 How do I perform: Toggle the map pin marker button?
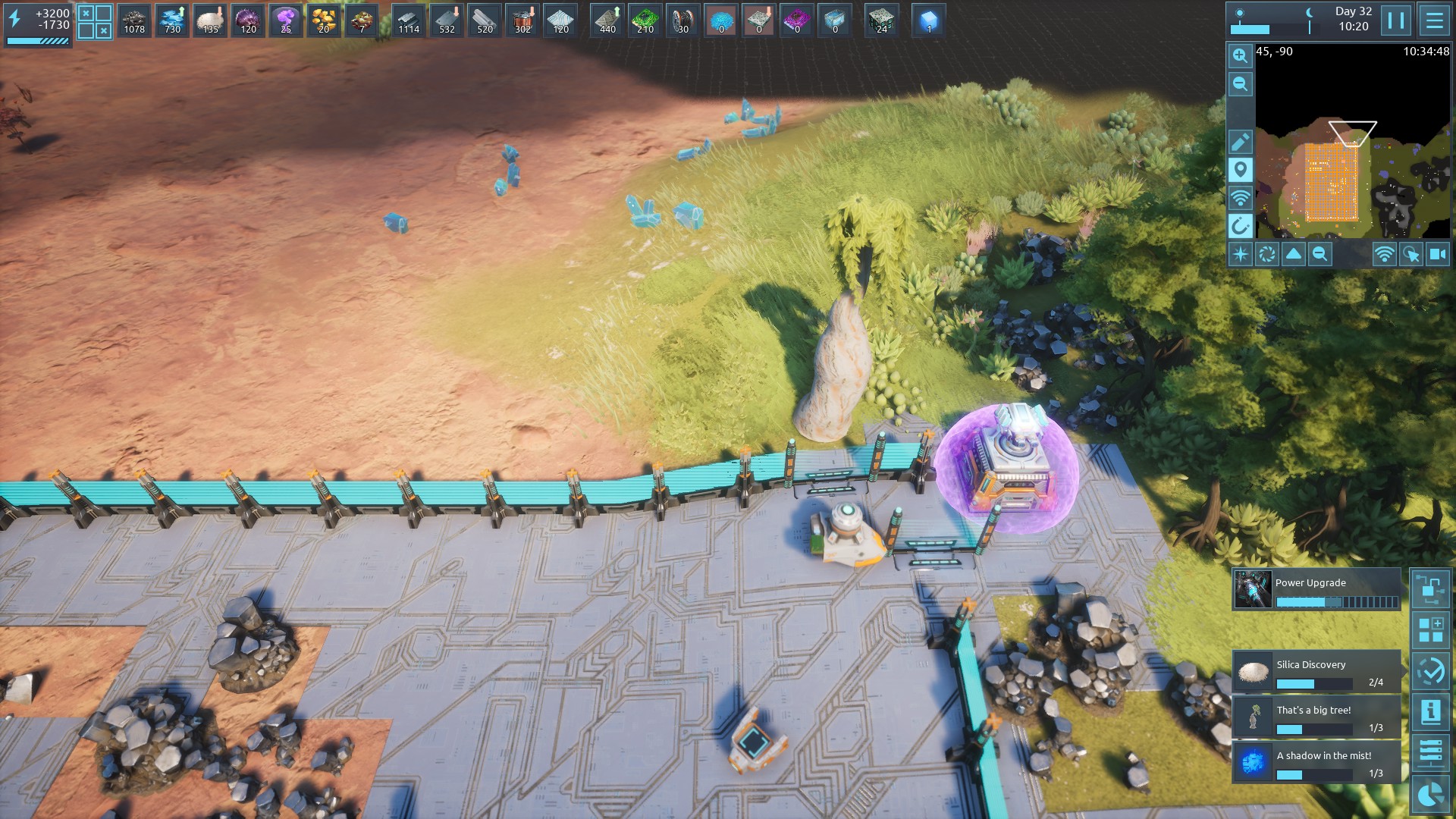(1240, 170)
